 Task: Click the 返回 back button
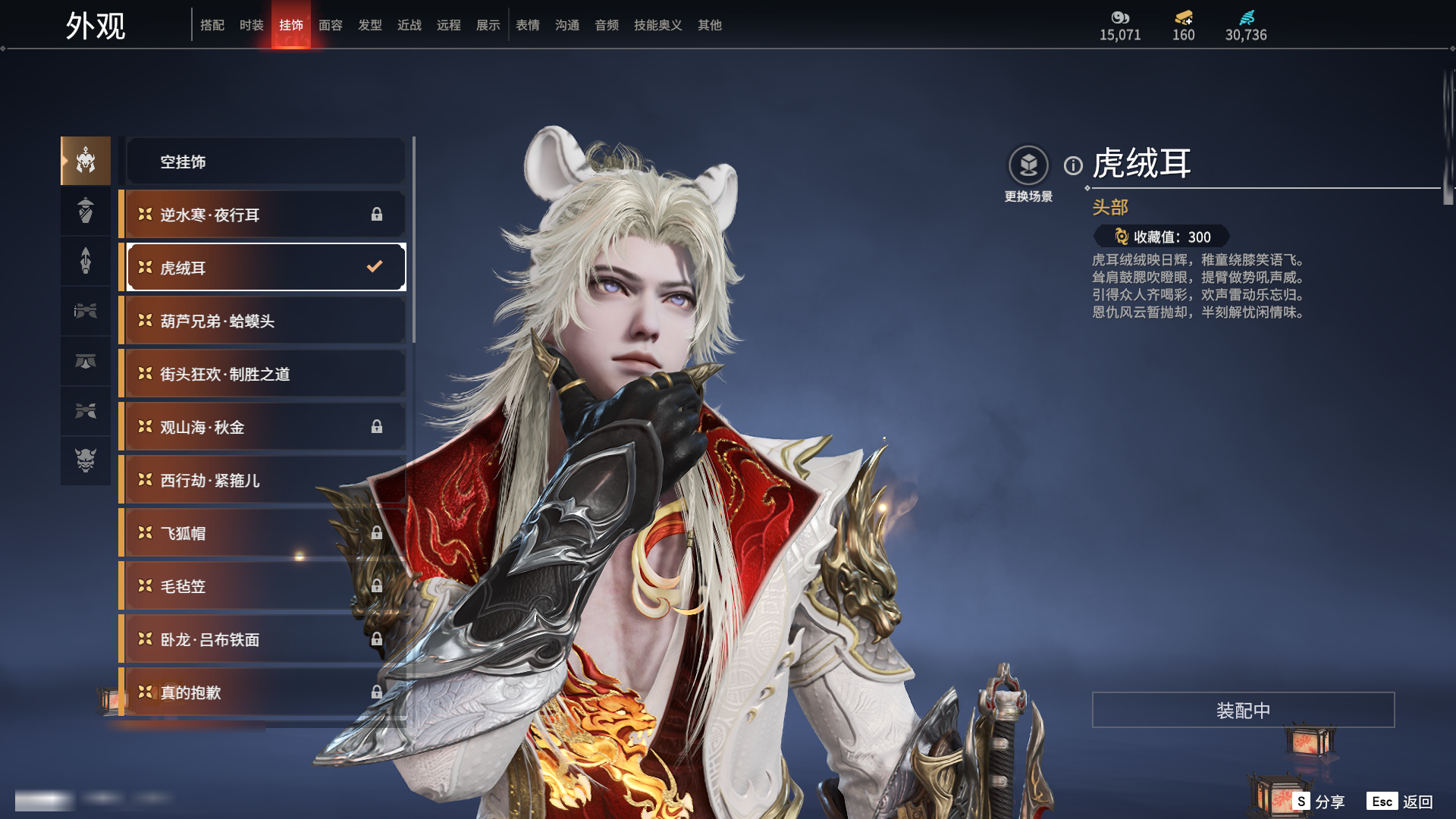(x=1401, y=802)
